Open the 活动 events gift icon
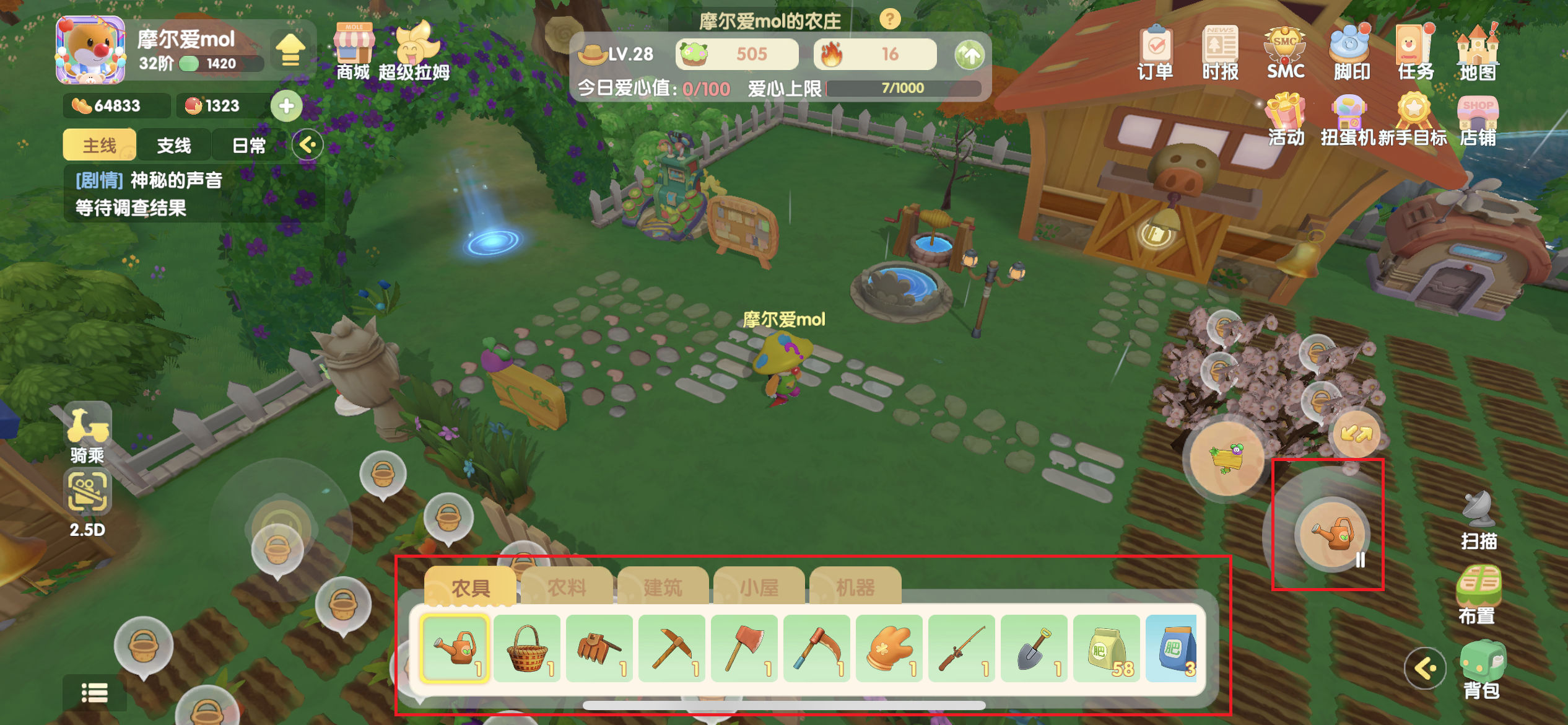This screenshot has height=725, width=1568. 1286,119
